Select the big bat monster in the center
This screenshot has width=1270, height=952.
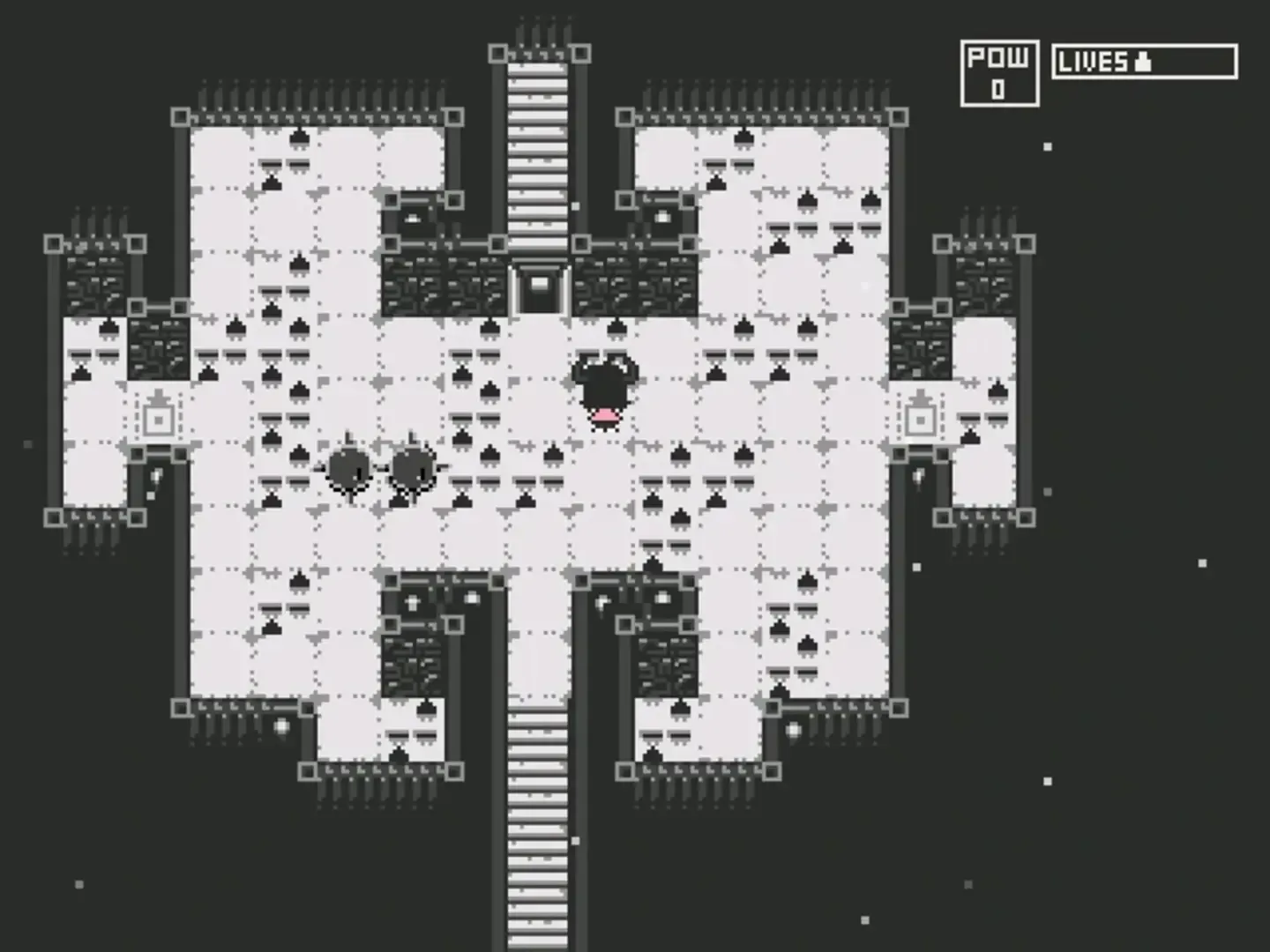[x=605, y=388]
